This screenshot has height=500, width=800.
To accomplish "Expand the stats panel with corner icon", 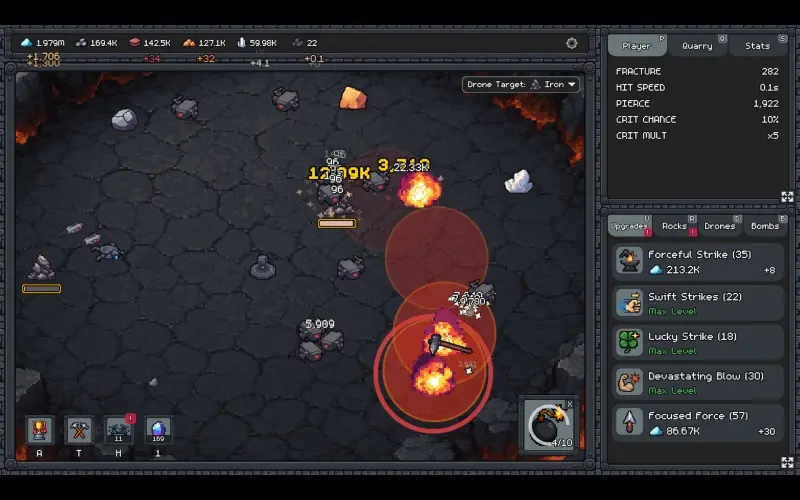I will point(787,197).
